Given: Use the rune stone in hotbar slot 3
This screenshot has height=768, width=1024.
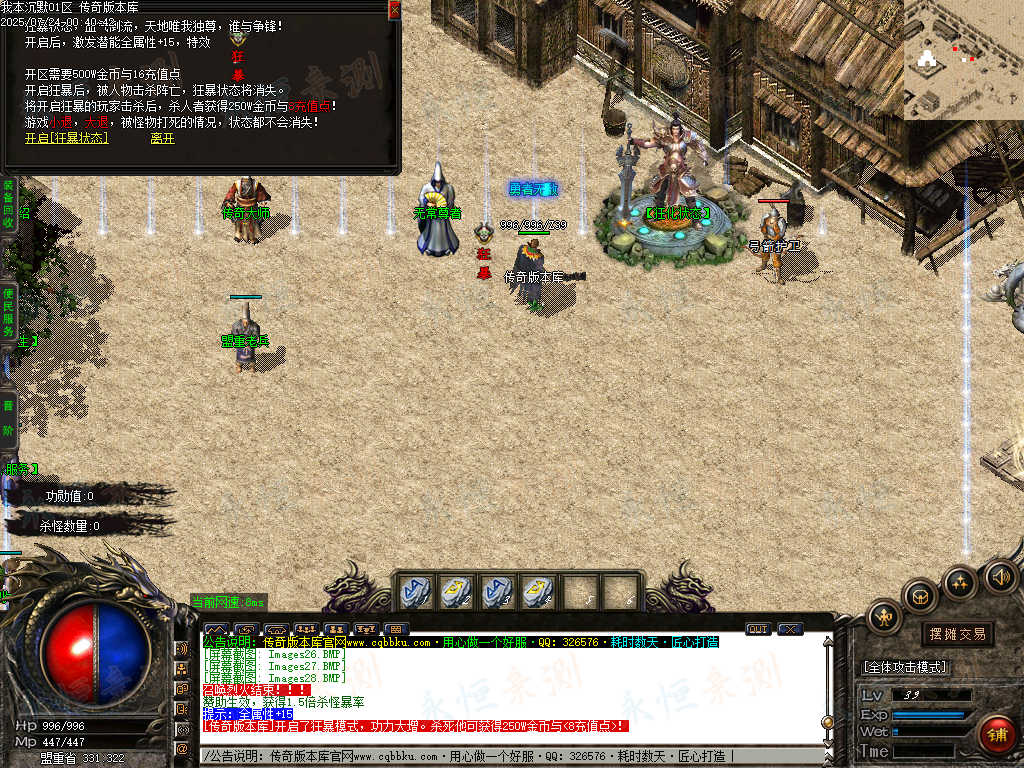Looking at the screenshot, I should point(496,591).
